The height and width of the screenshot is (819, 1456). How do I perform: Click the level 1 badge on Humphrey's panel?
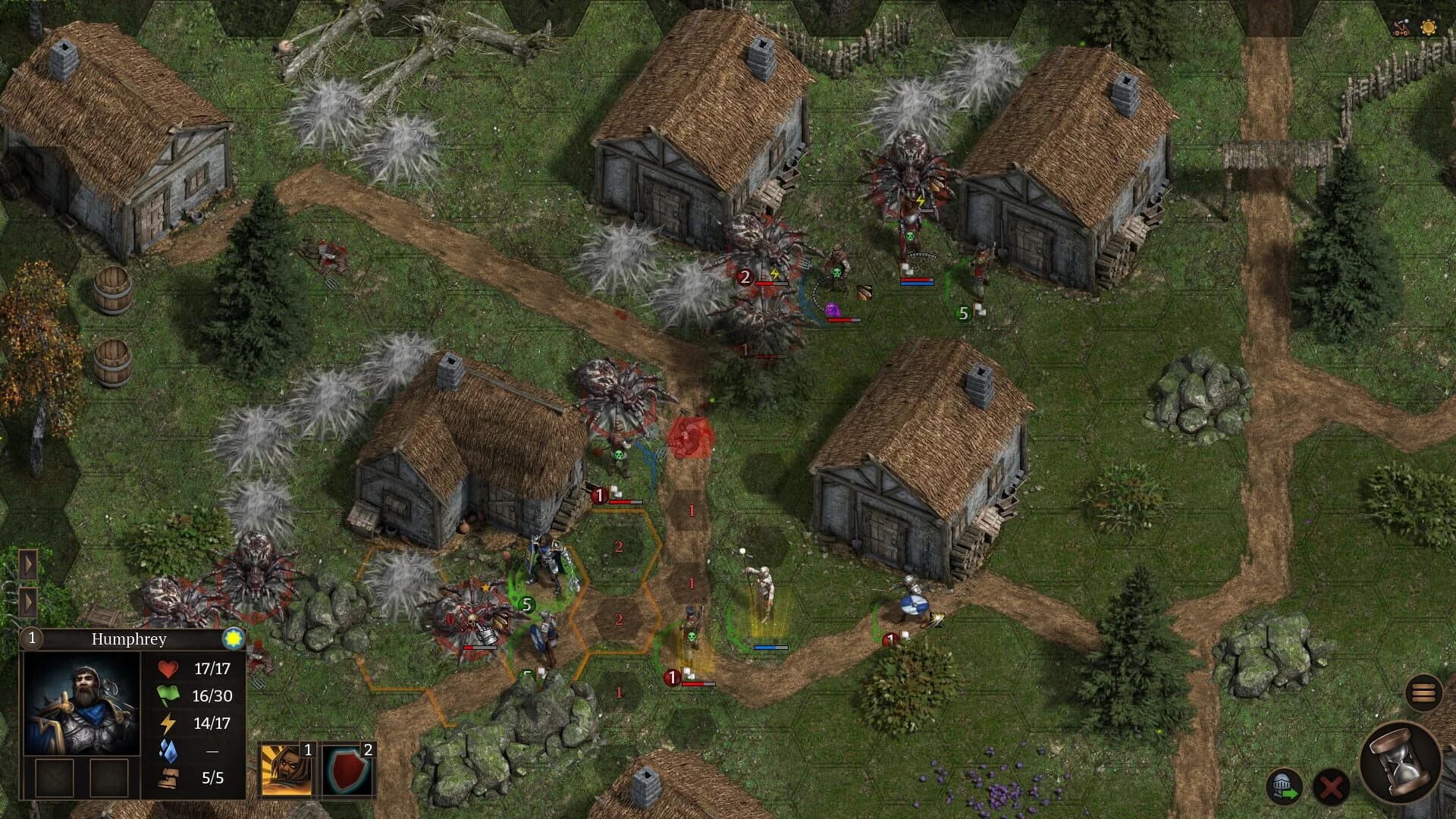[x=32, y=638]
